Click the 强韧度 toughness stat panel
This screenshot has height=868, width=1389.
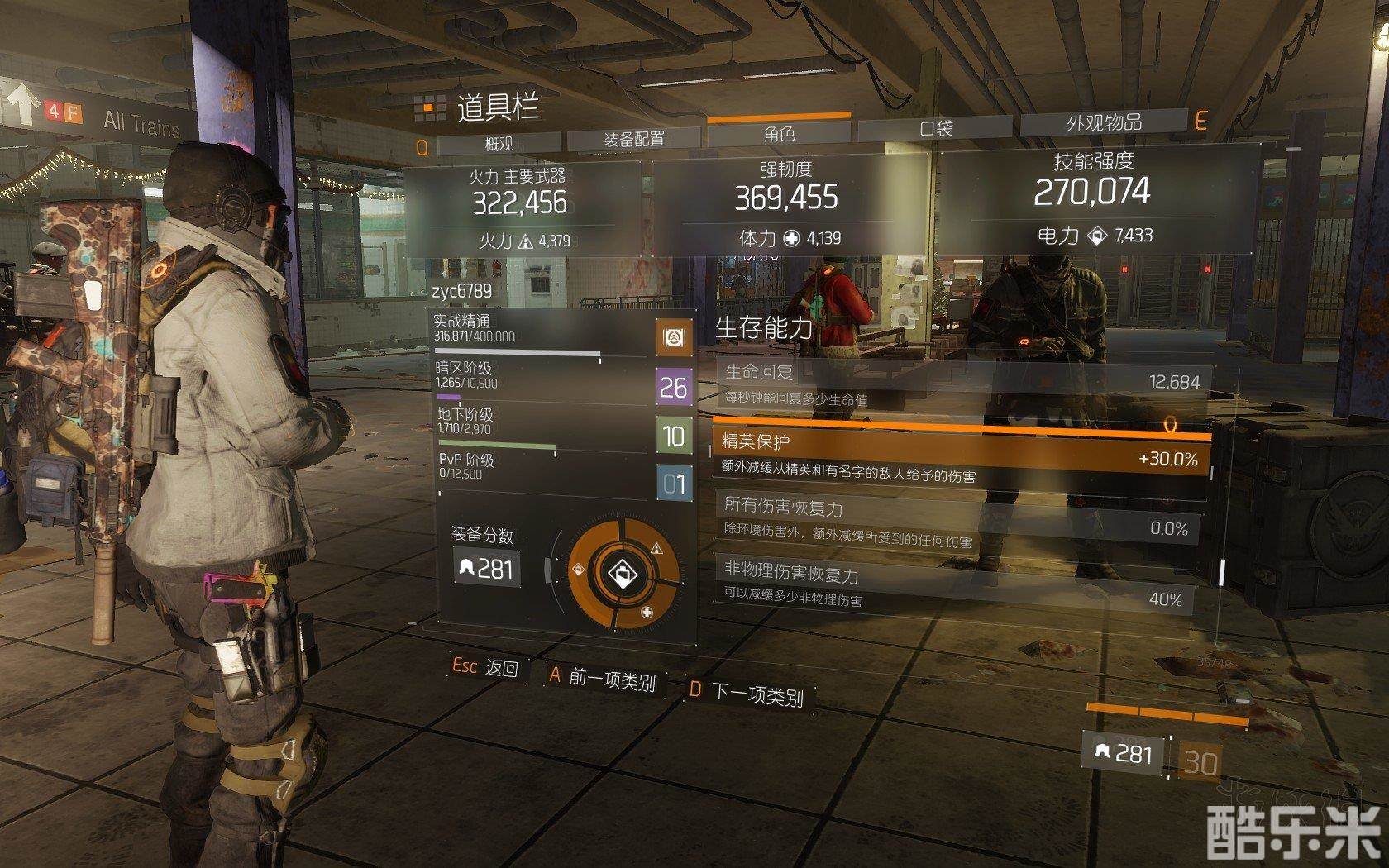(x=785, y=204)
